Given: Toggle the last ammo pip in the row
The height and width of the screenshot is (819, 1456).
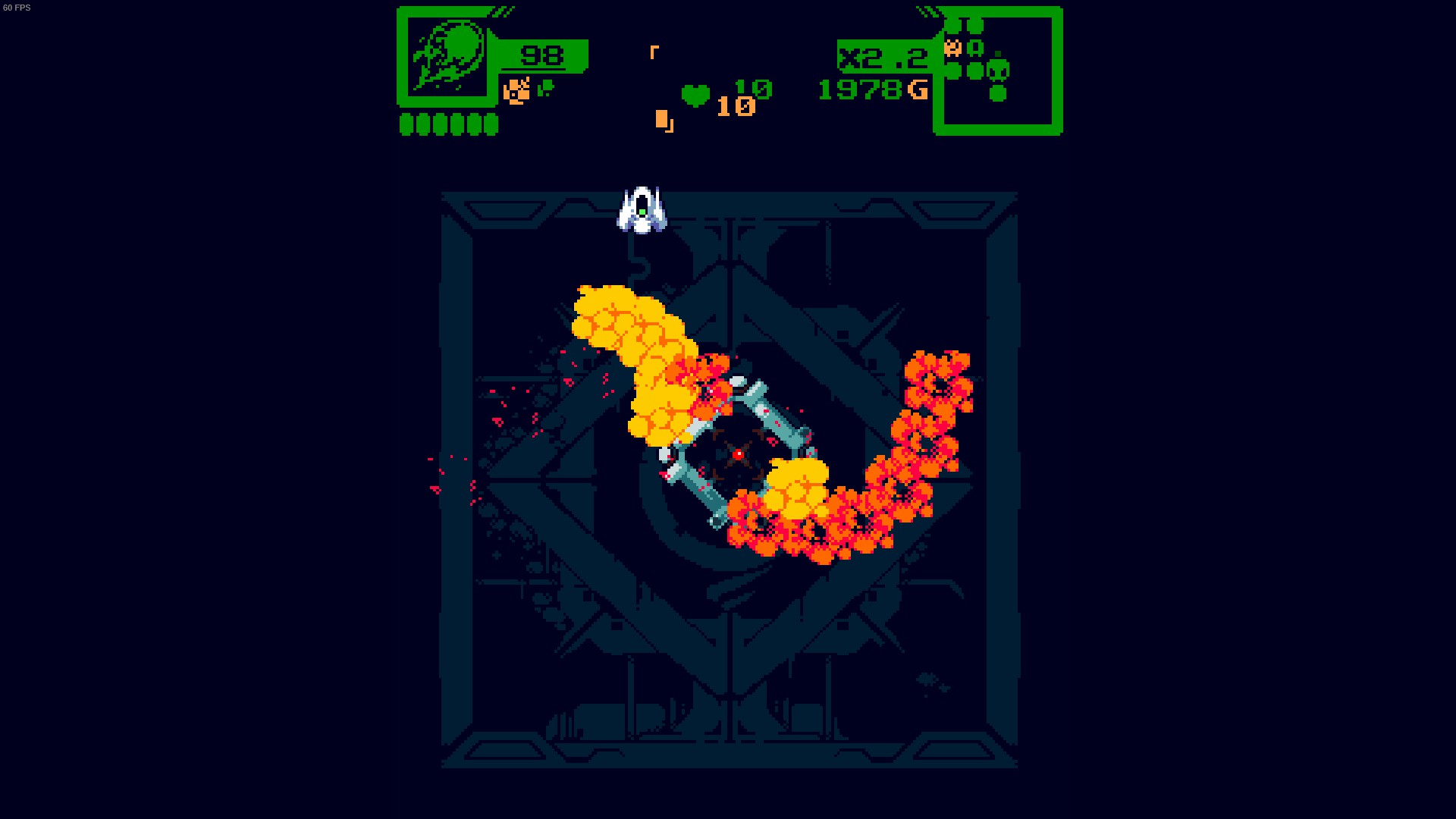Looking at the screenshot, I should [491, 124].
